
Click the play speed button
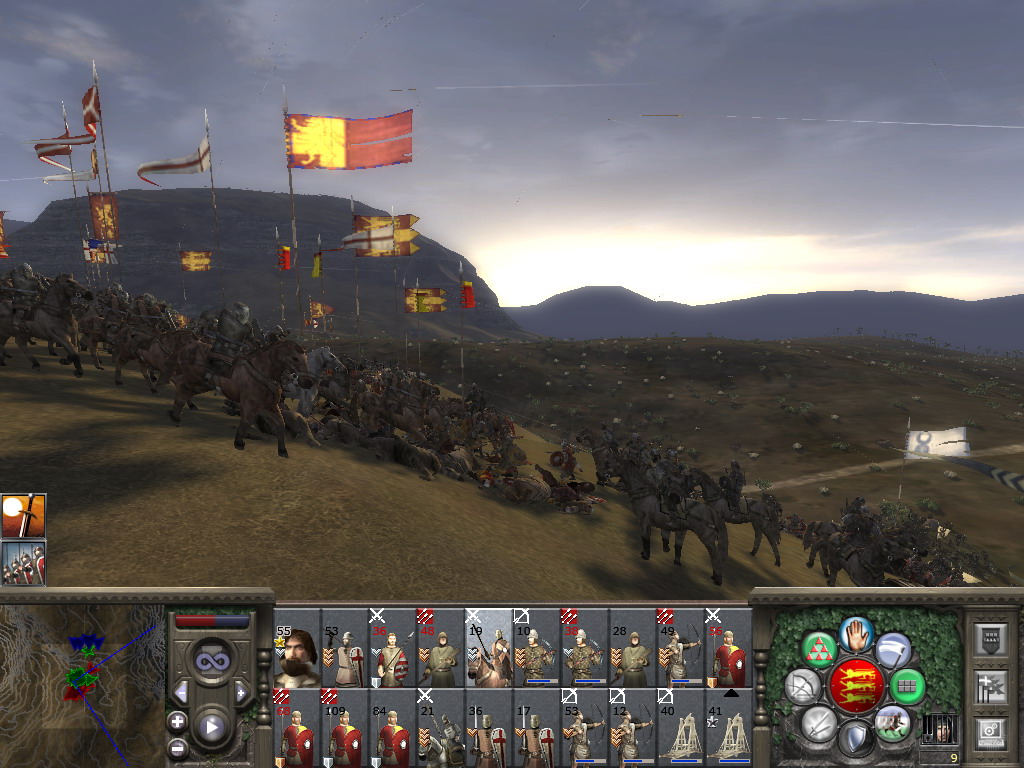coord(211,728)
